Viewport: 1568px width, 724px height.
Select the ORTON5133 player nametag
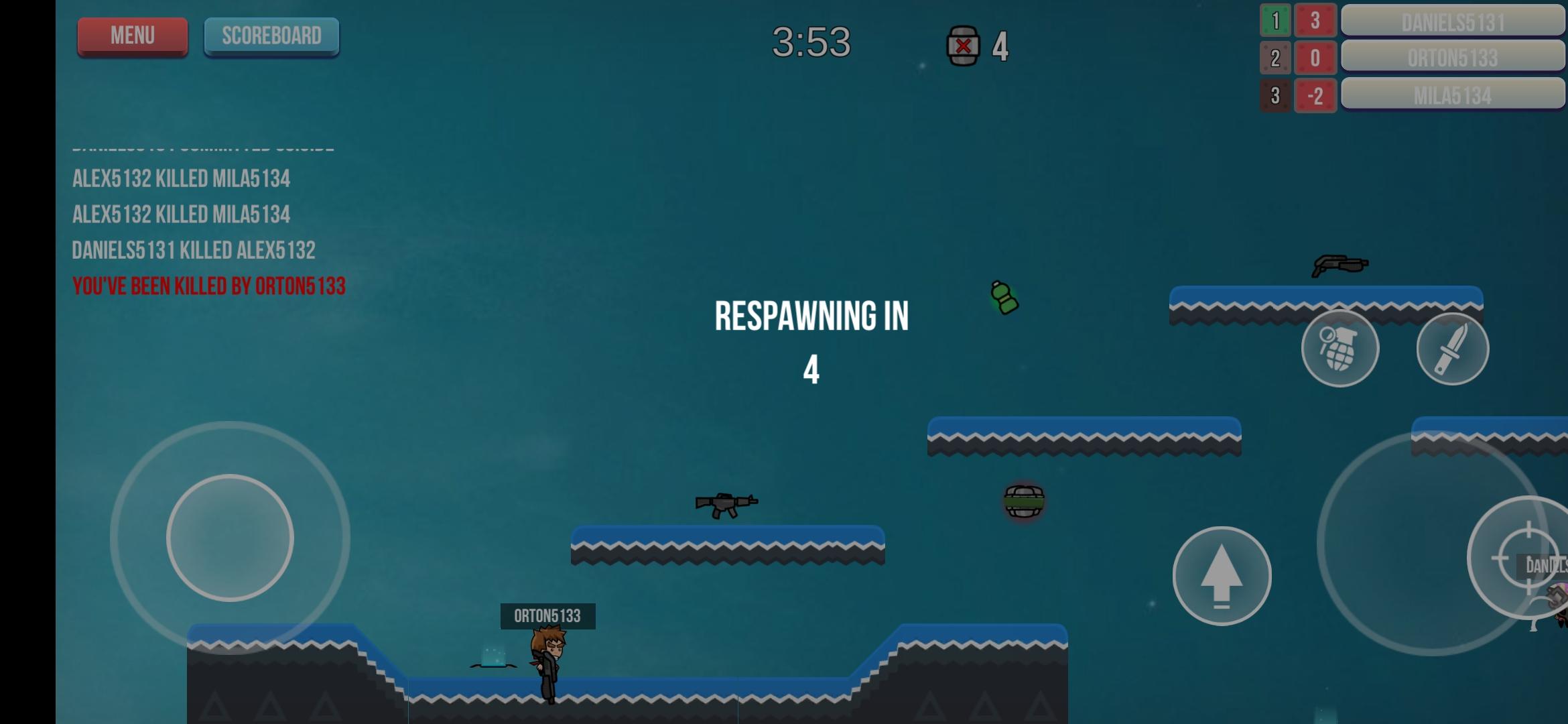tap(547, 616)
